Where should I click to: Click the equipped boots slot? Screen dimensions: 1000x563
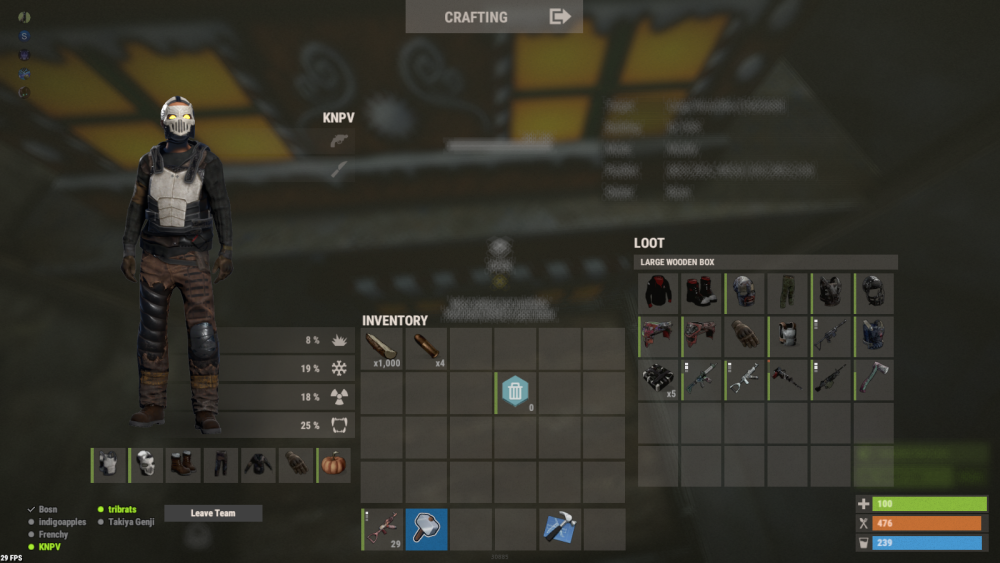[x=185, y=466]
